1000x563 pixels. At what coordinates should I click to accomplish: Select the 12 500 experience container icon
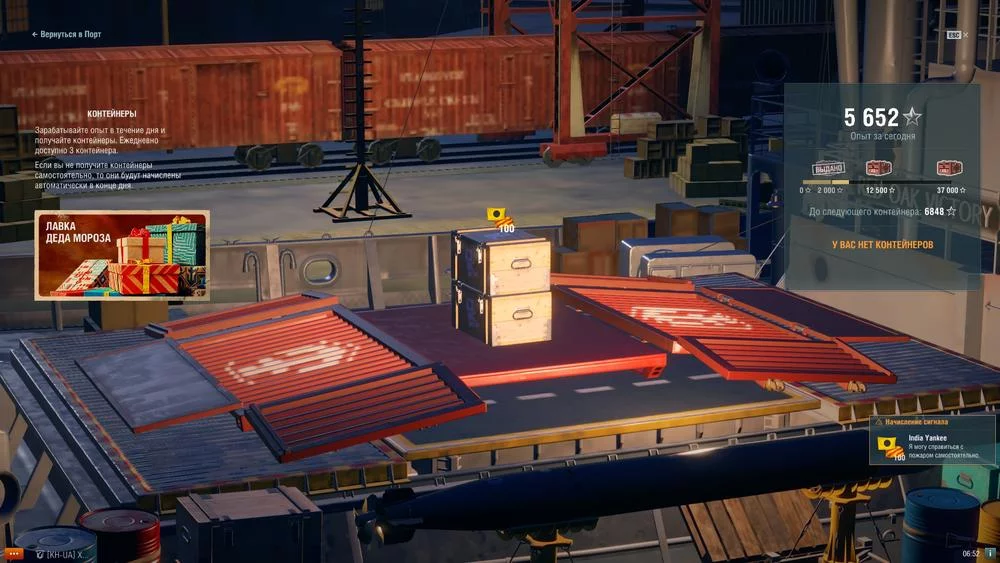[879, 168]
